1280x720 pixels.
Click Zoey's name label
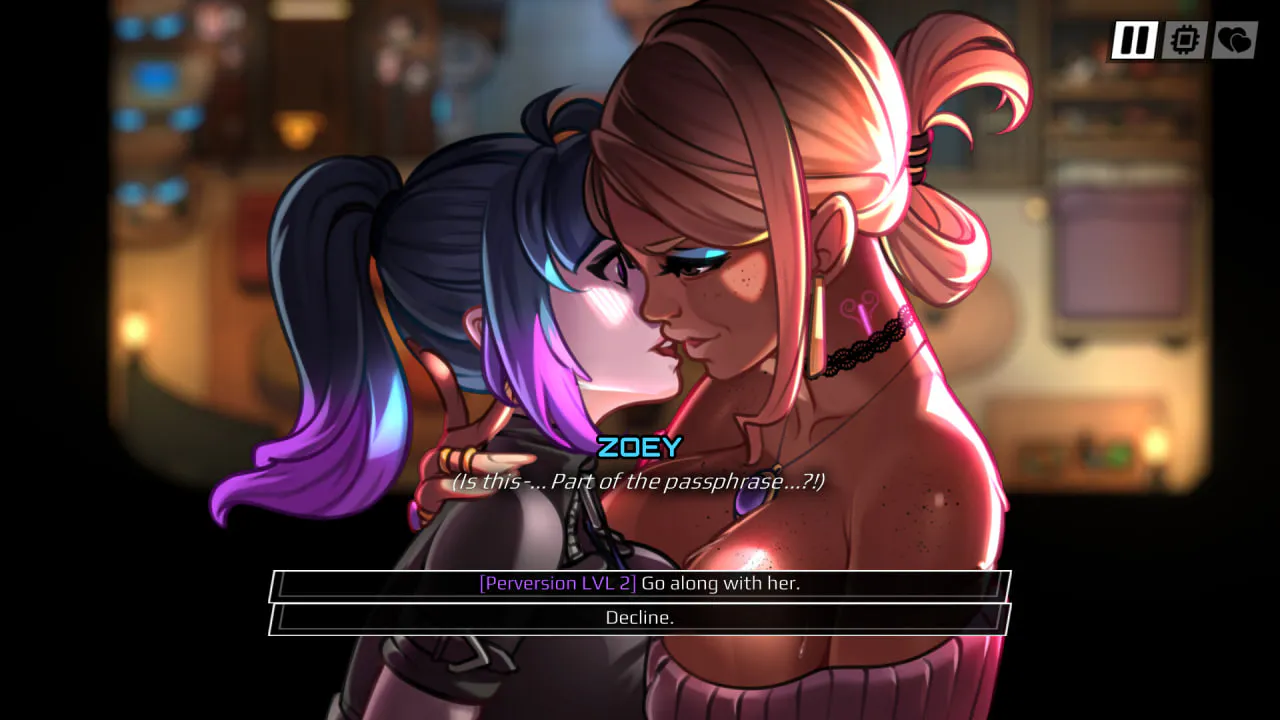click(x=639, y=449)
